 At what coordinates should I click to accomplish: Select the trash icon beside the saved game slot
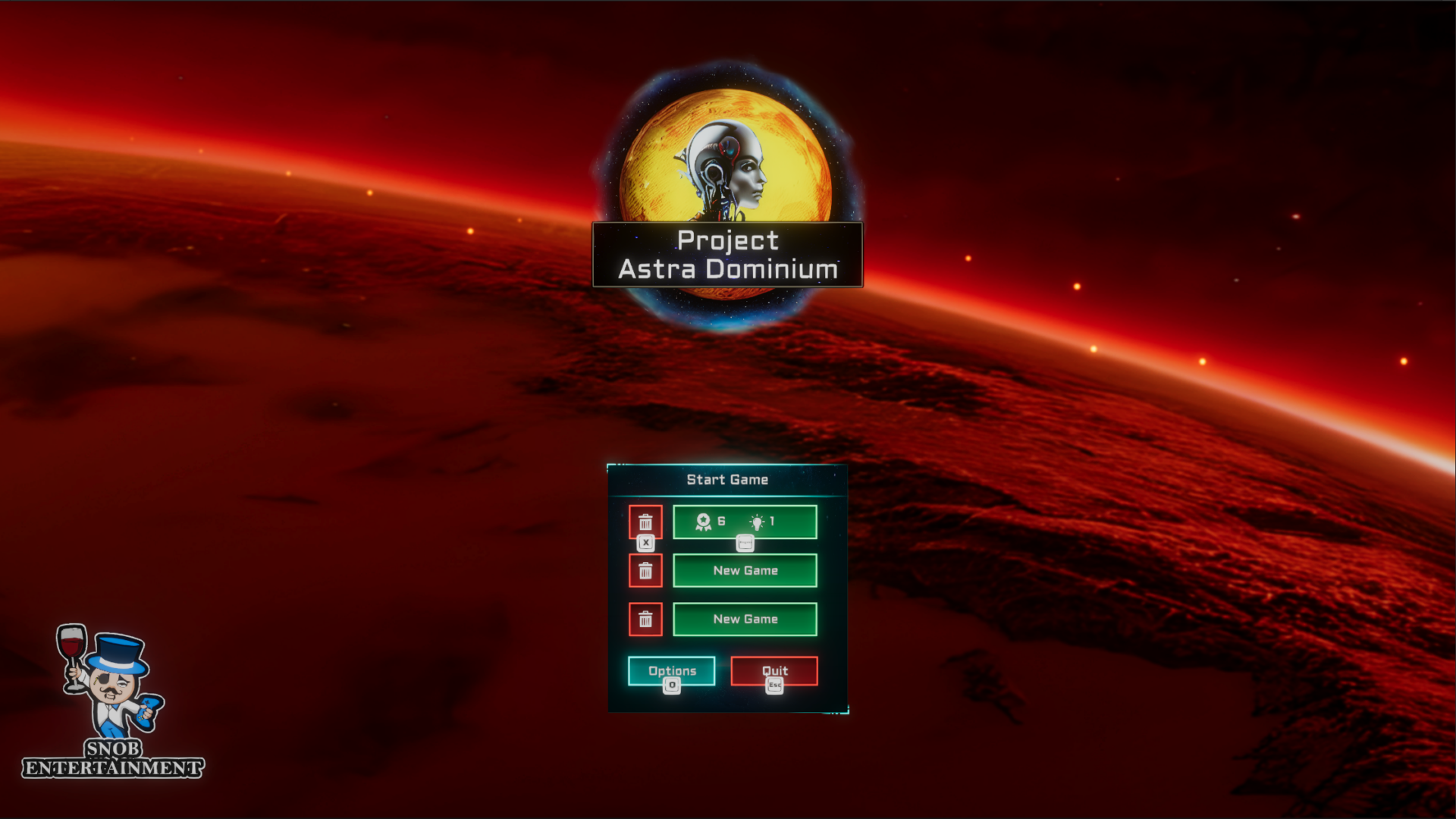(646, 522)
